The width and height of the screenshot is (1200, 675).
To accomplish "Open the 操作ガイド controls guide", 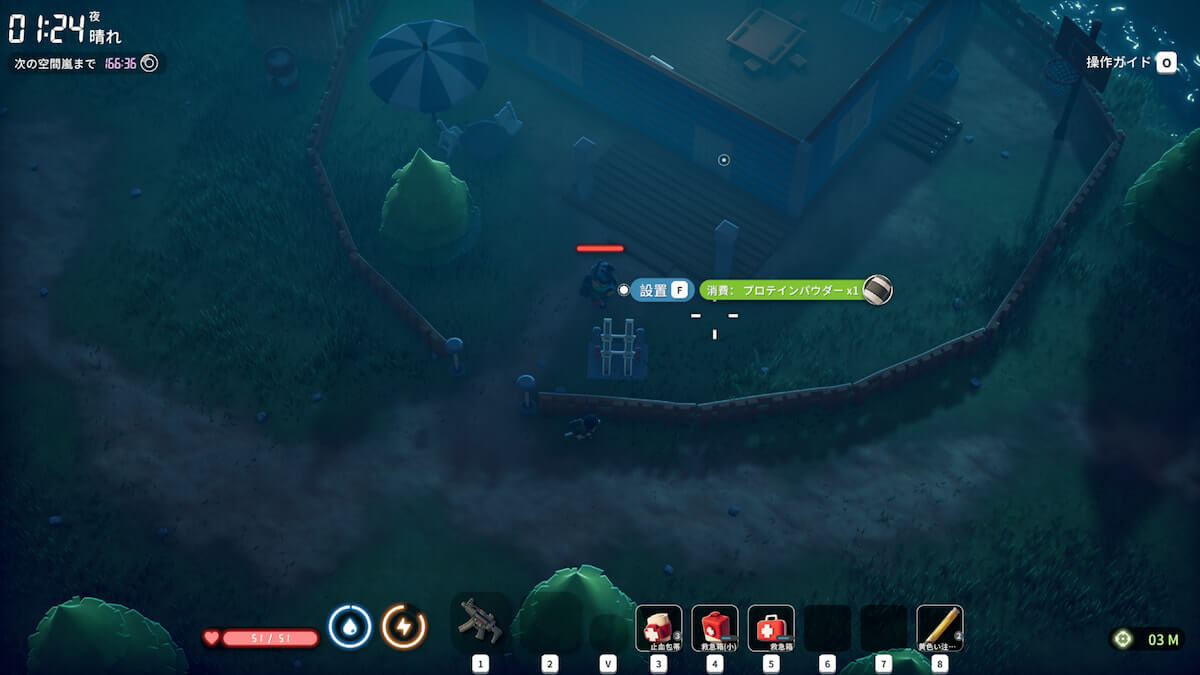I will [x=1131, y=63].
